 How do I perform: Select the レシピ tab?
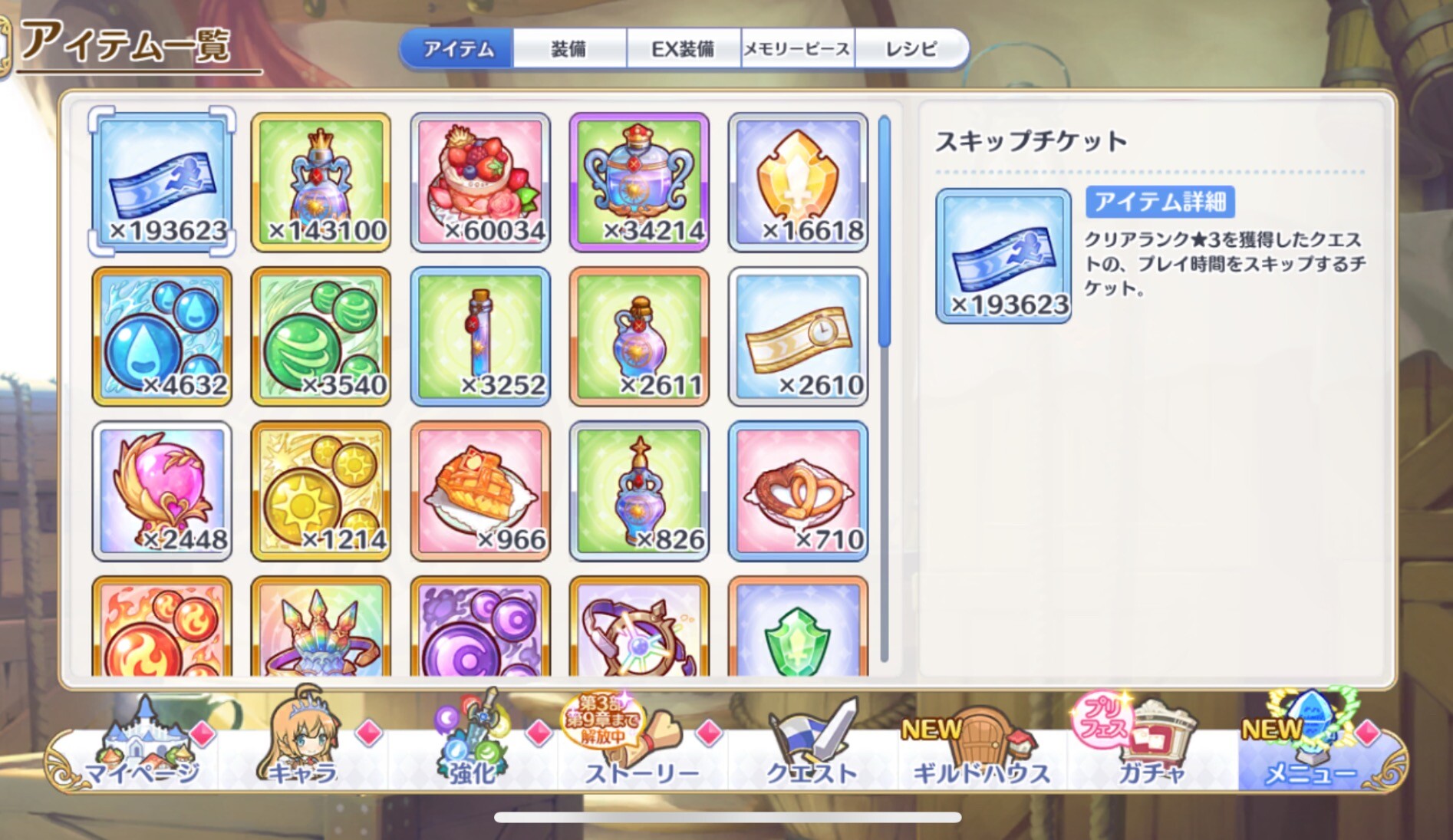[x=911, y=49]
